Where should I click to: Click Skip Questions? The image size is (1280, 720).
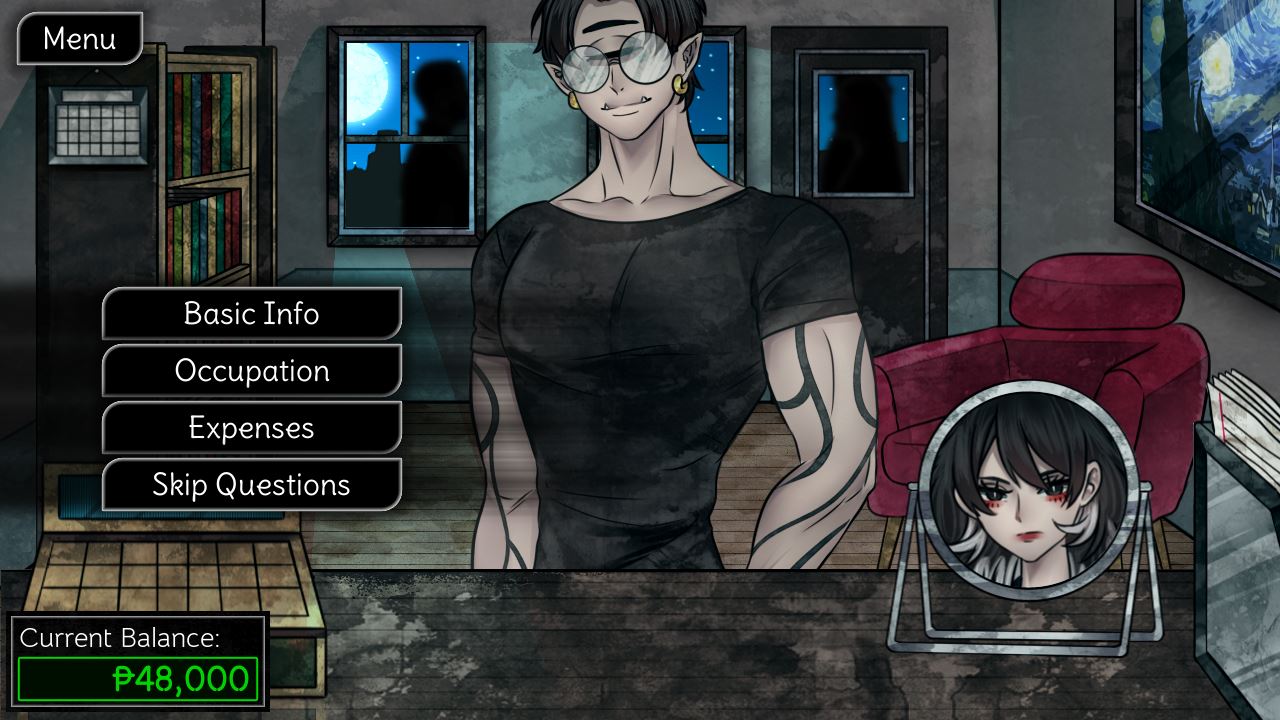252,485
